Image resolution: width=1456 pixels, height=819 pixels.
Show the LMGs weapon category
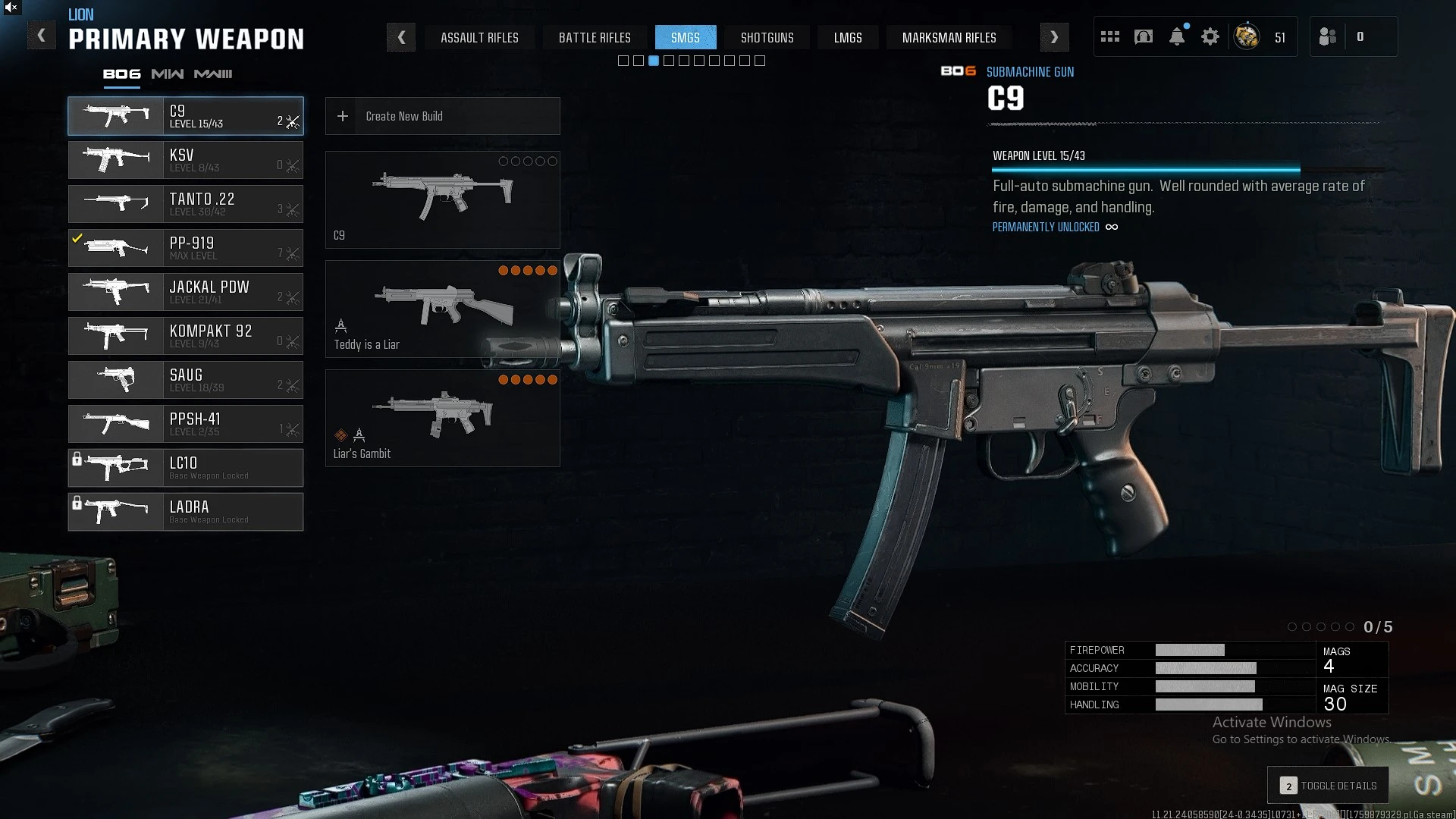[x=848, y=37]
